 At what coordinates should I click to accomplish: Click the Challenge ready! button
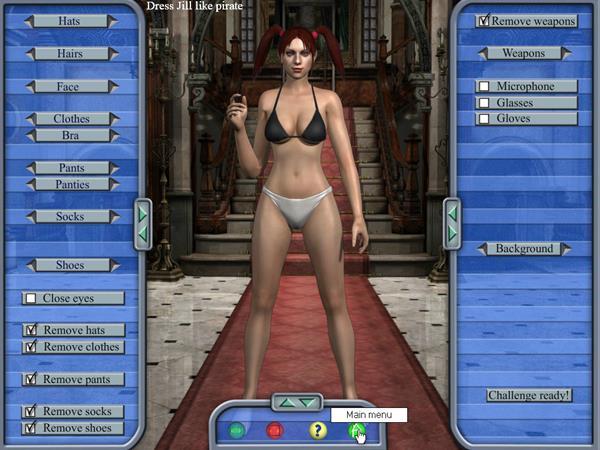coord(529,395)
